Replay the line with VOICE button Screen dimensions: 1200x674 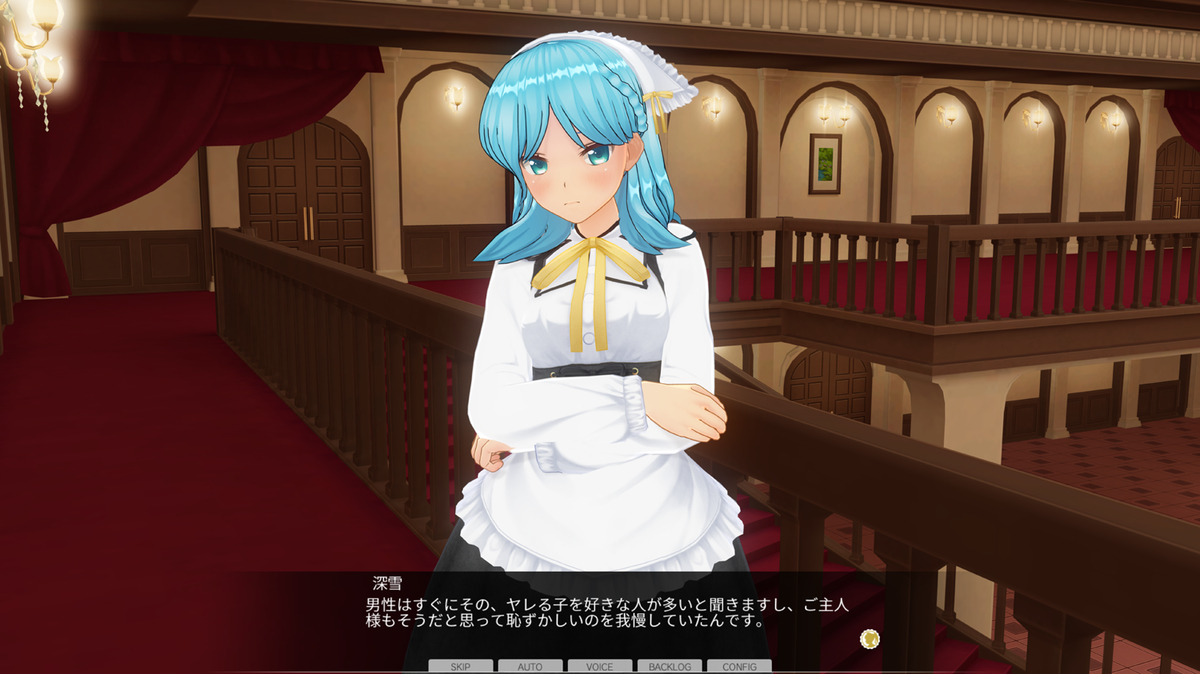(x=600, y=666)
